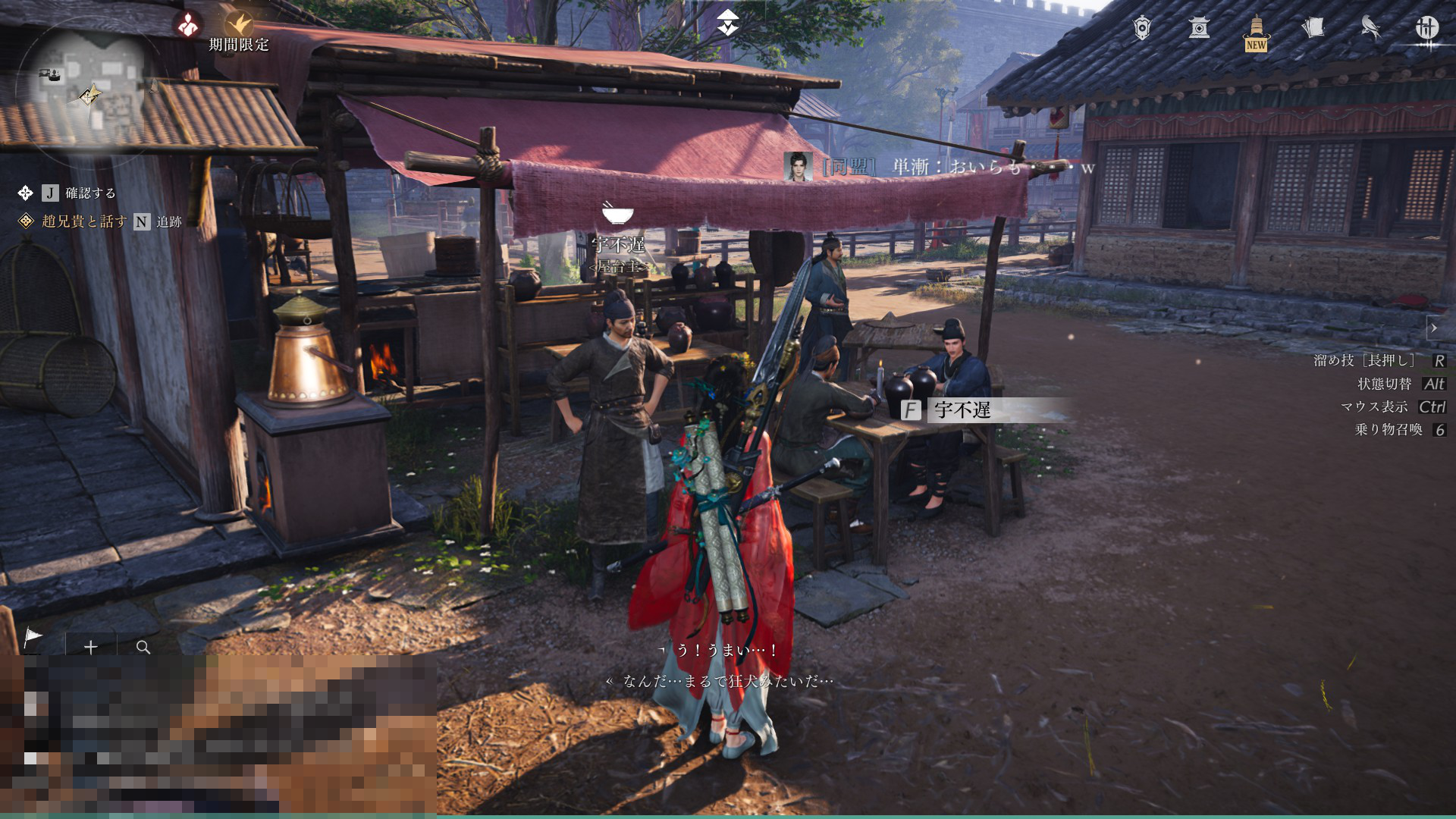Open the stacked papers menu icon
Viewport: 1456px width, 819px height.
1313,28
